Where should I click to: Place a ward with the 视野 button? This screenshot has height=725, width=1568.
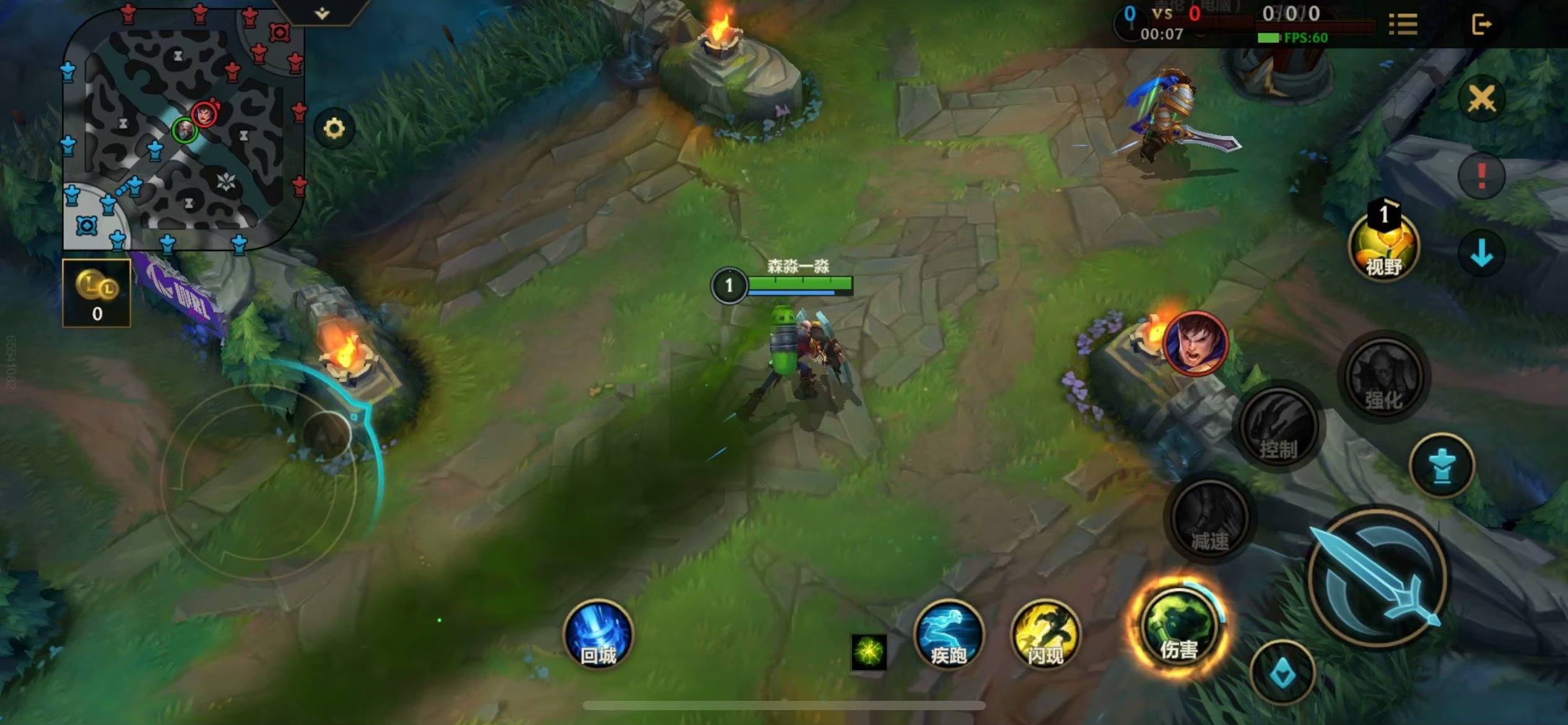1384,247
